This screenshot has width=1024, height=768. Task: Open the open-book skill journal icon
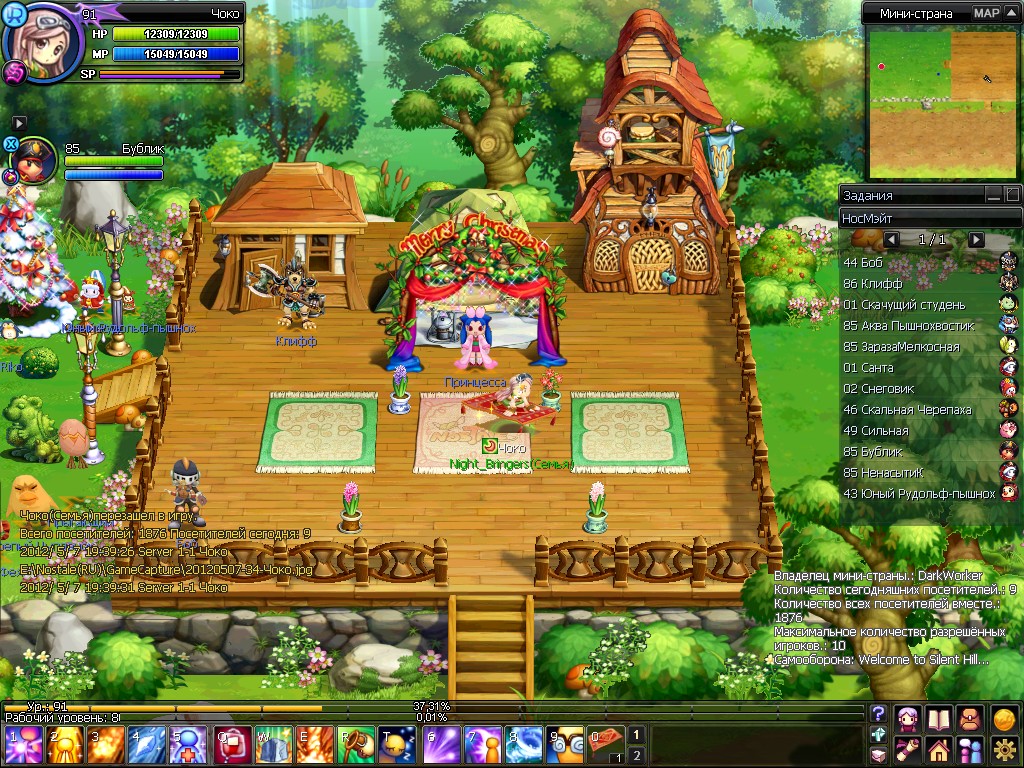tap(938, 718)
